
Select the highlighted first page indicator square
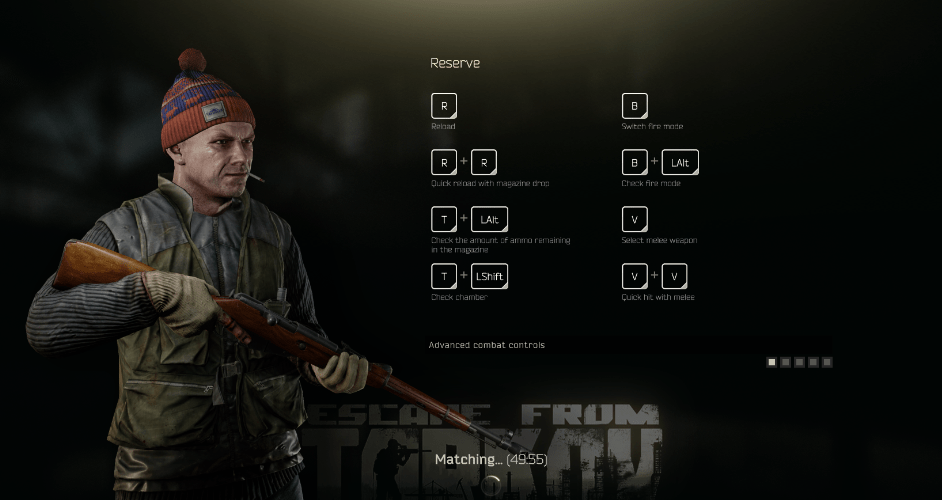(x=772, y=362)
